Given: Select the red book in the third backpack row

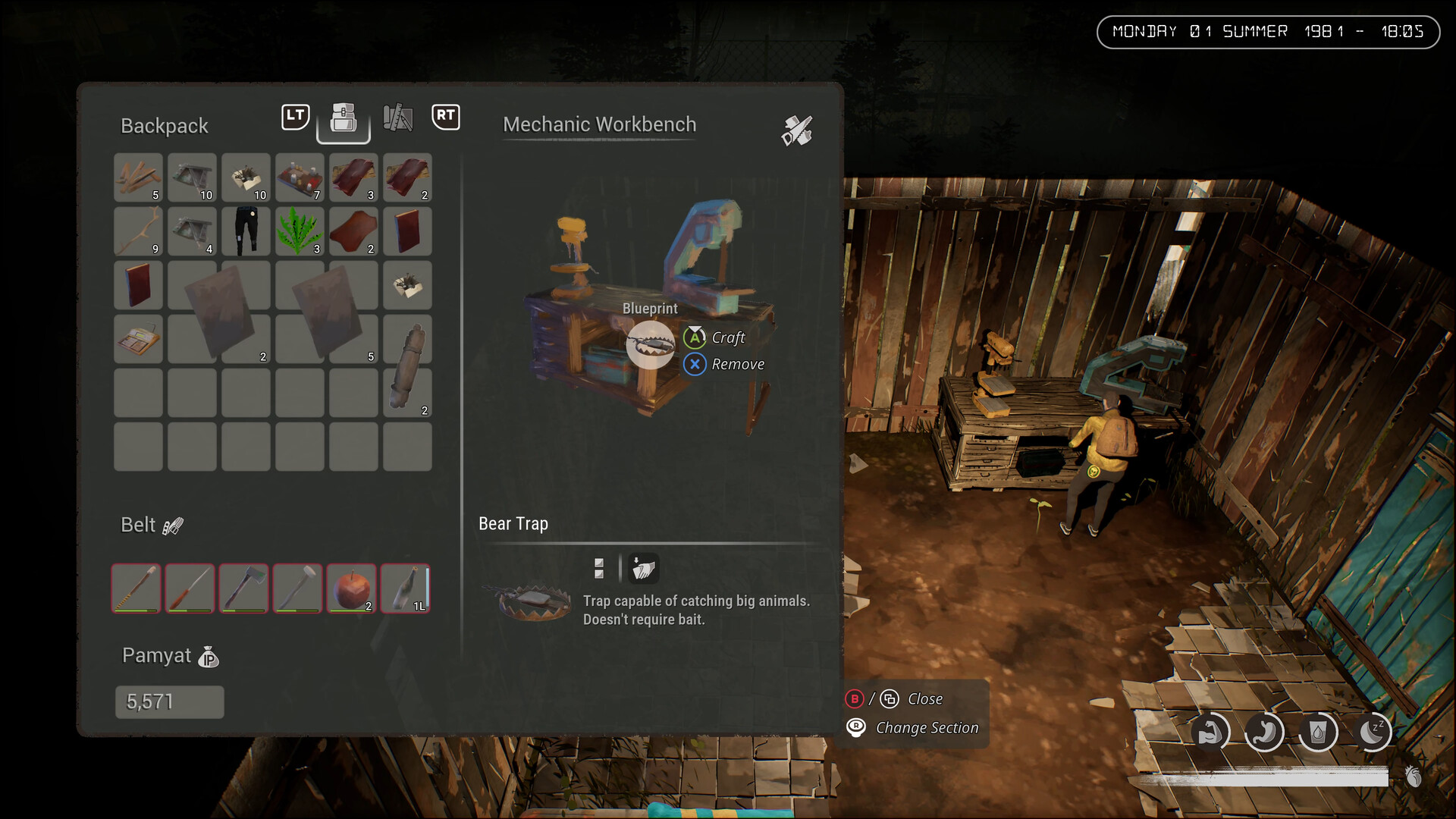Looking at the screenshot, I should [138, 285].
